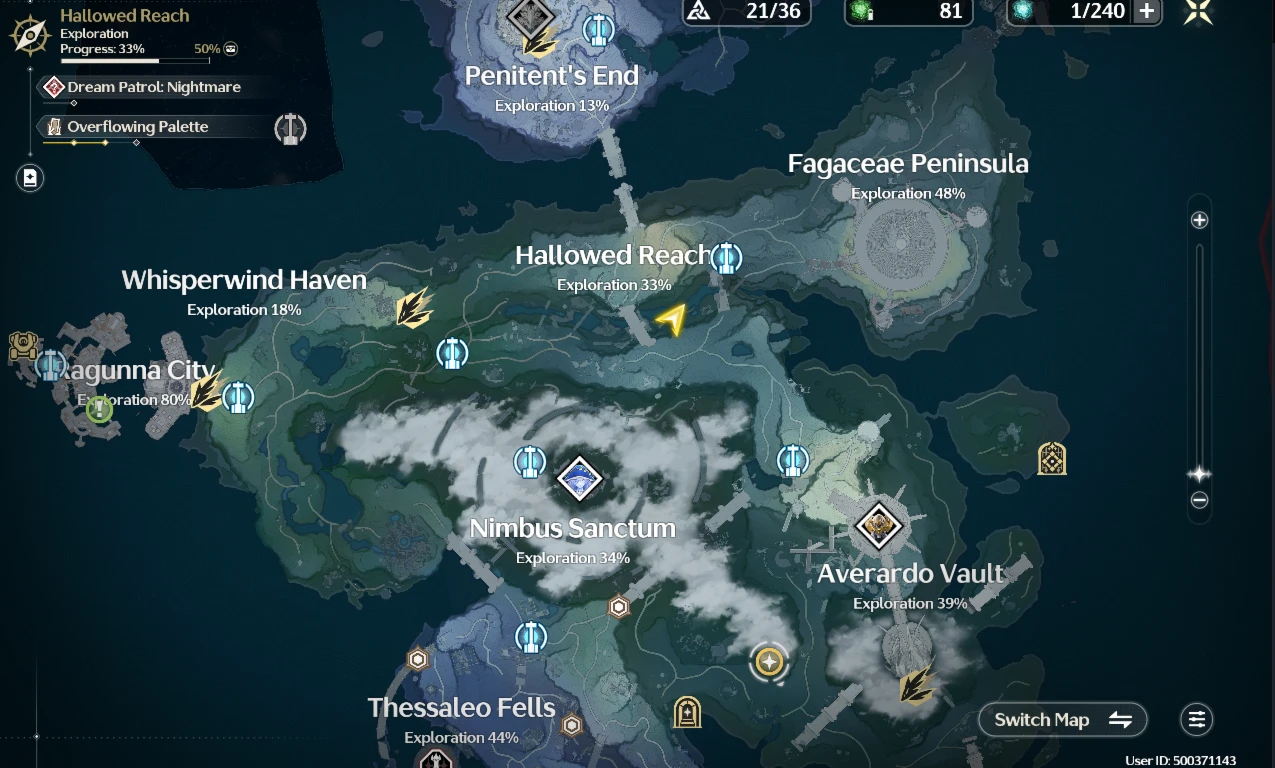Open the small document icon below quest list
This screenshot has height=768, width=1275.
[30, 178]
